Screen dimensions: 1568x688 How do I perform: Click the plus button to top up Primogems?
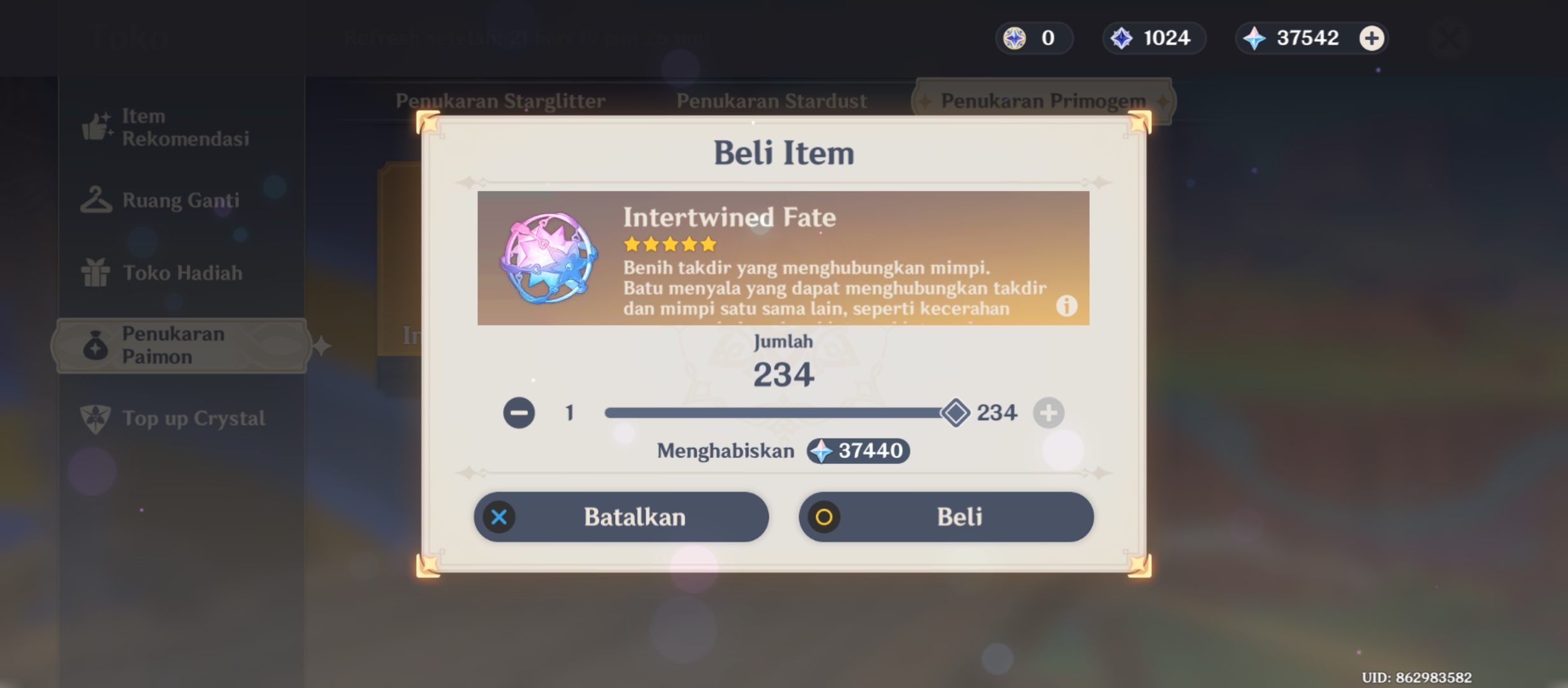pos(1370,38)
